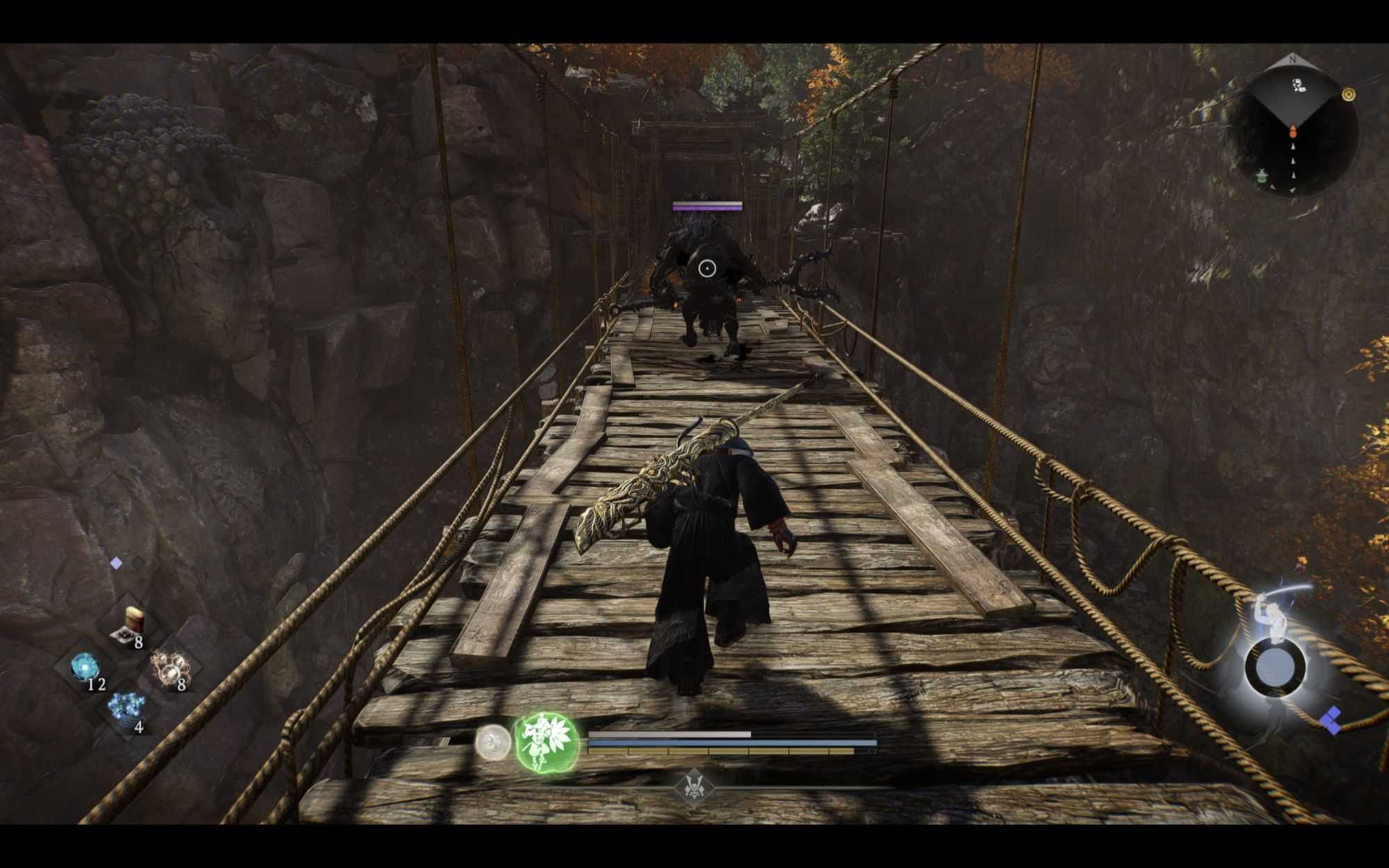Click the samurai helmet style emblem
Screen dimensions: 1389x868
click(x=693, y=787)
